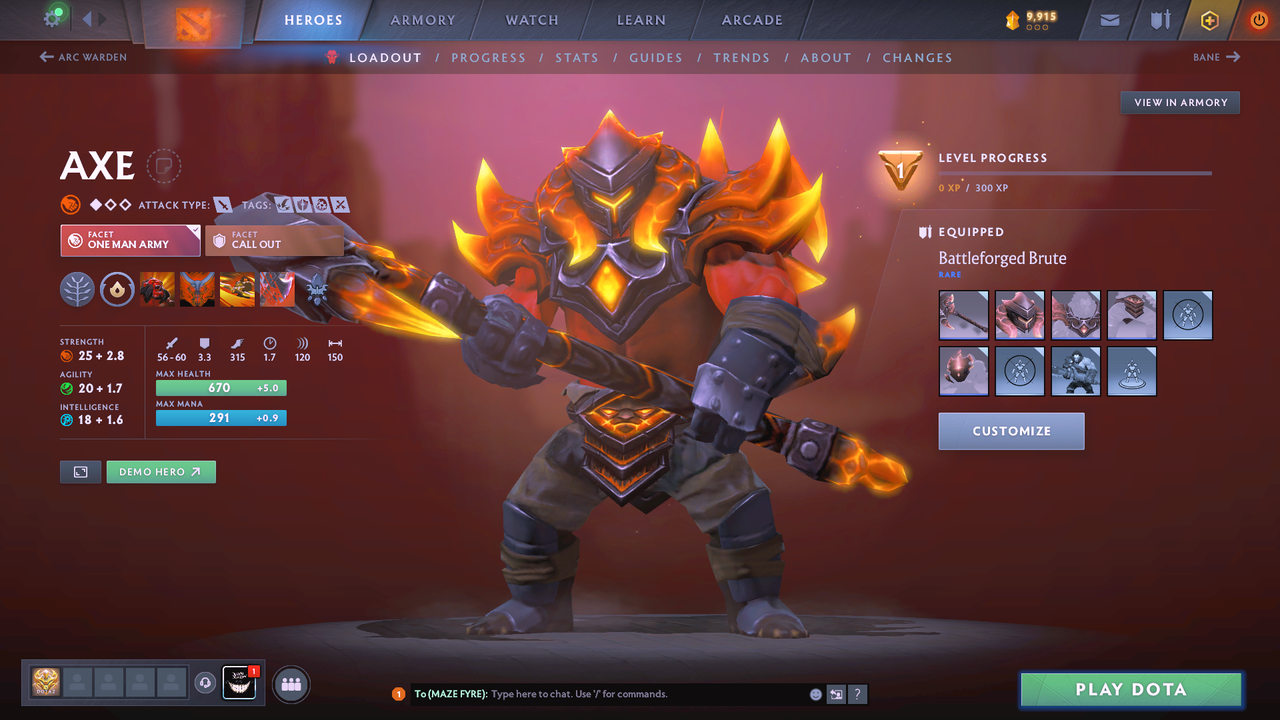
Task: Click the chat input field
Action: (600, 693)
